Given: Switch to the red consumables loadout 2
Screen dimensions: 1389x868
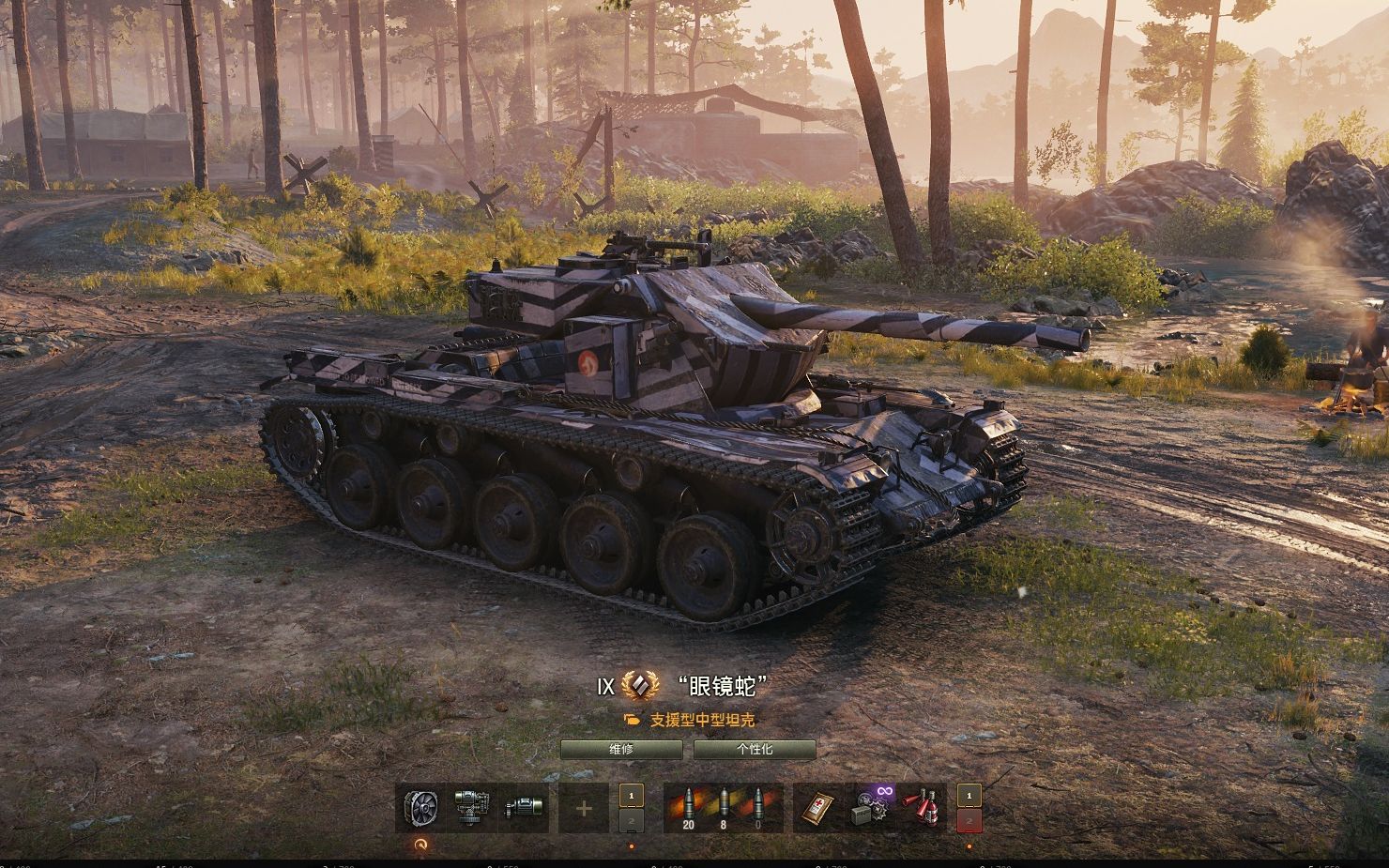Looking at the screenshot, I should pos(969,822).
